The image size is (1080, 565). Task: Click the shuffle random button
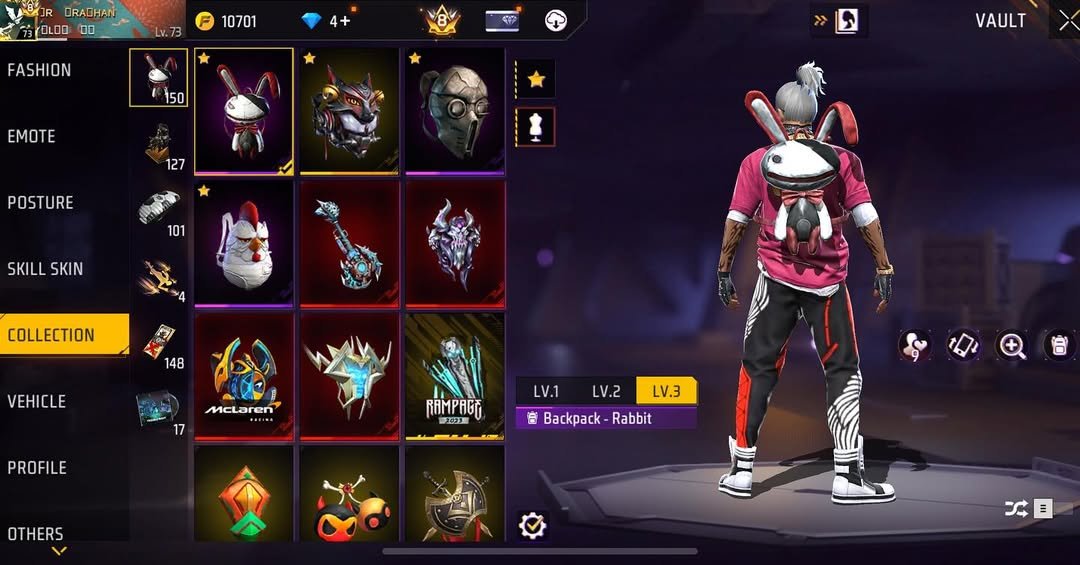1016,509
